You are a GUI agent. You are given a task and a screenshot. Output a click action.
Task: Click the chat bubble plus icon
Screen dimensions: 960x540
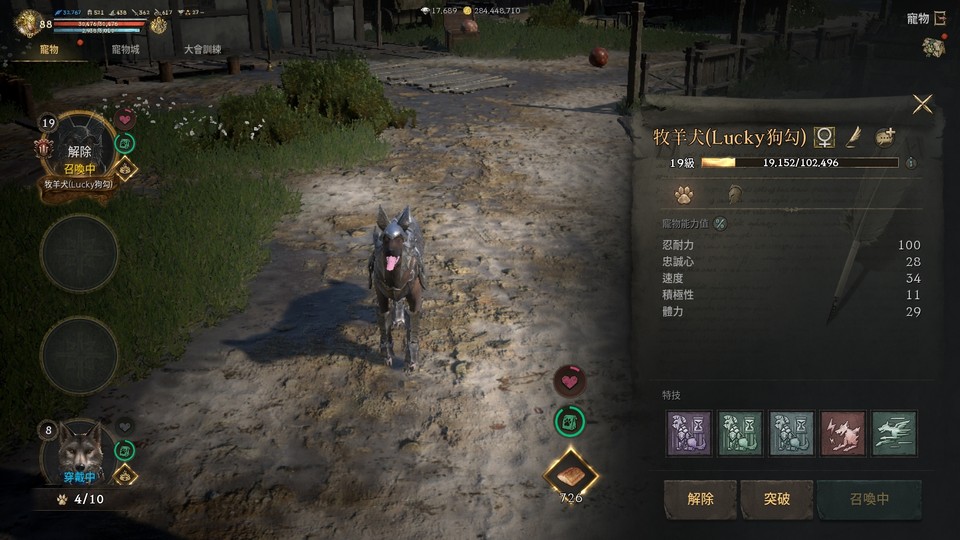pyautogui.click(x=885, y=137)
